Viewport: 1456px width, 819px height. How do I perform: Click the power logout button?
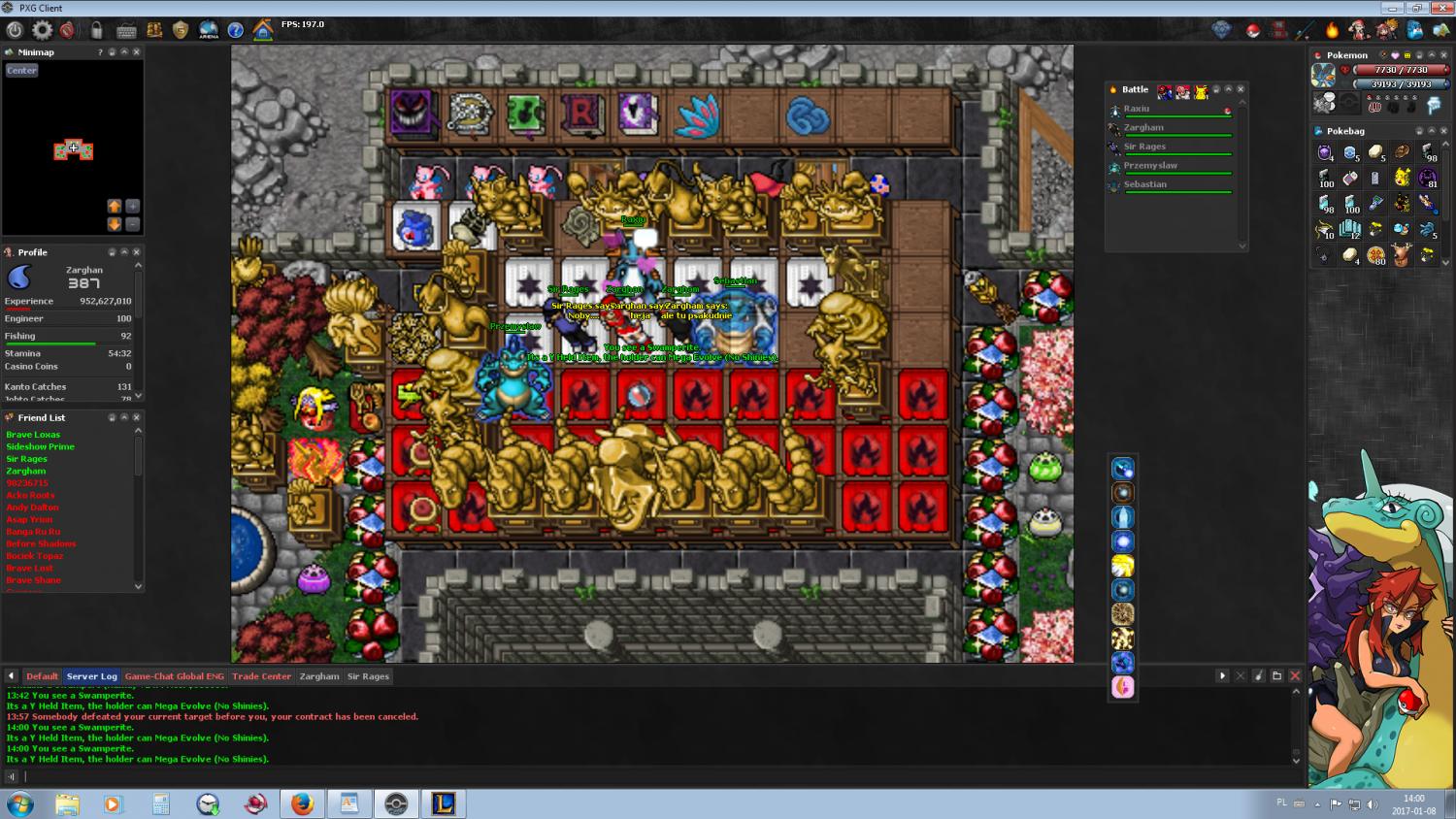pos(15,30)
